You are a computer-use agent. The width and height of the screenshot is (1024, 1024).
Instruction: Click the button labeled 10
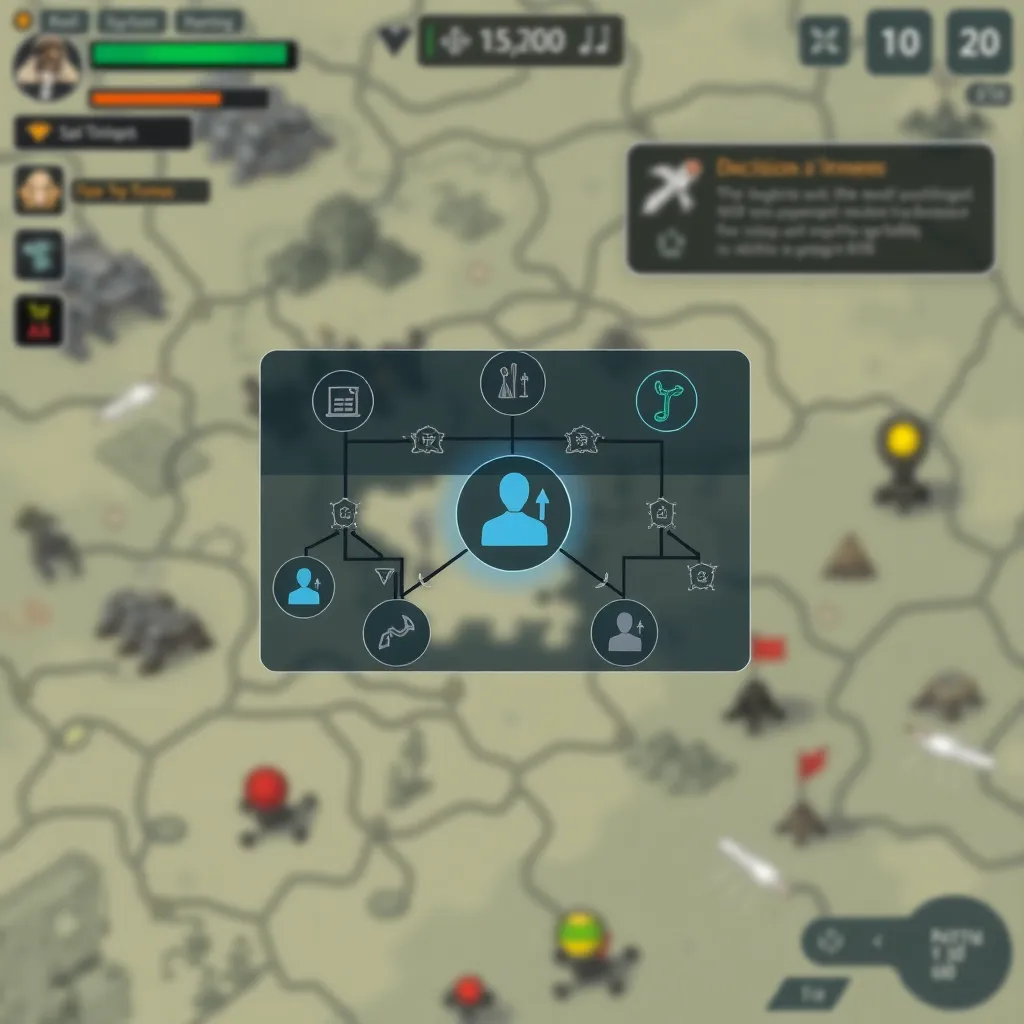899,42
